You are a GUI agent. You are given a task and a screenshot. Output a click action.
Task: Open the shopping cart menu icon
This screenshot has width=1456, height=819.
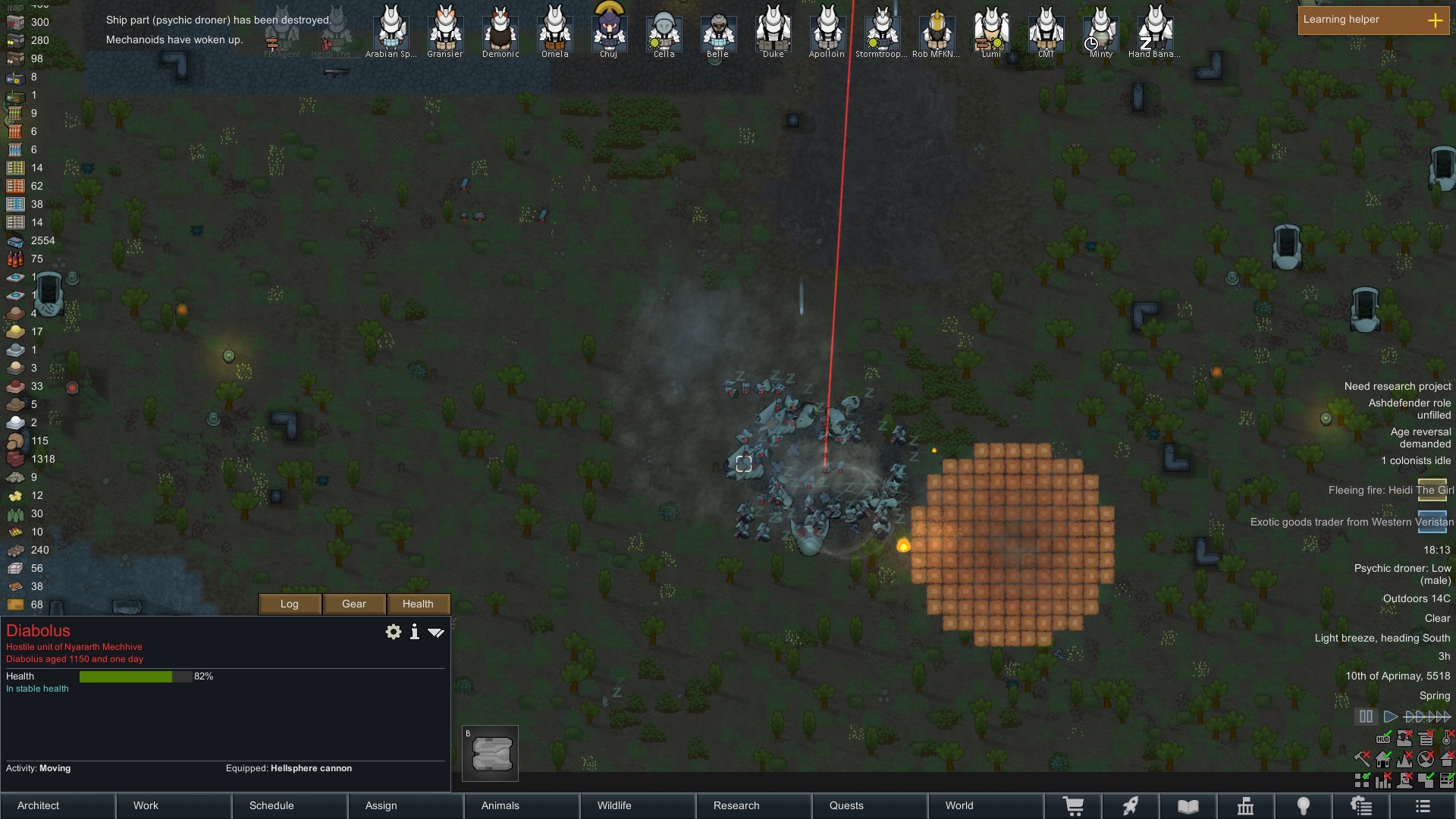pyautogui.click(x=1073, y=806)
